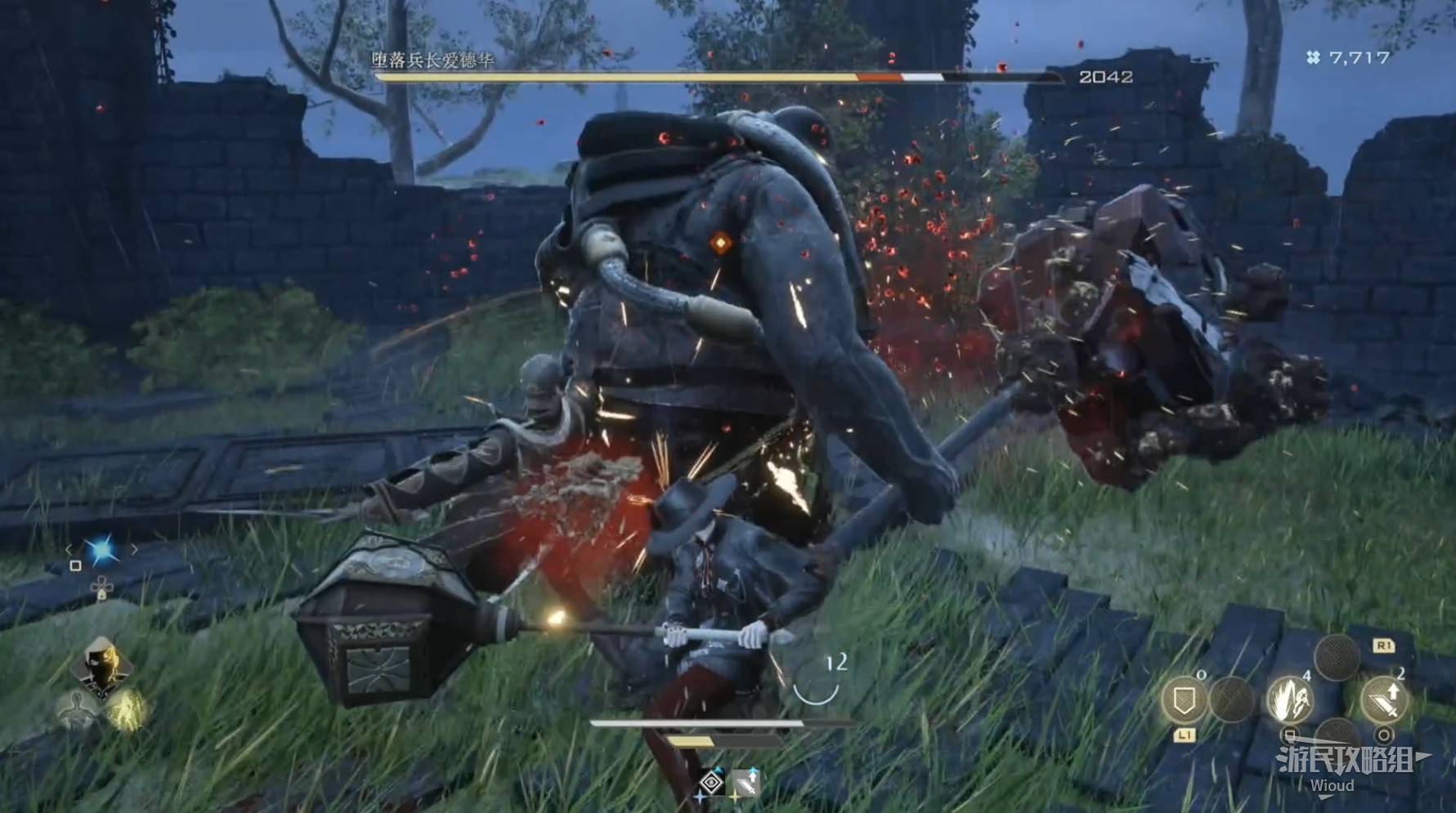The height and width of the screenshot is (813, 1456).
Task: Trigger the sword attack-up skill icon
Action: [x=1384, y=699]
